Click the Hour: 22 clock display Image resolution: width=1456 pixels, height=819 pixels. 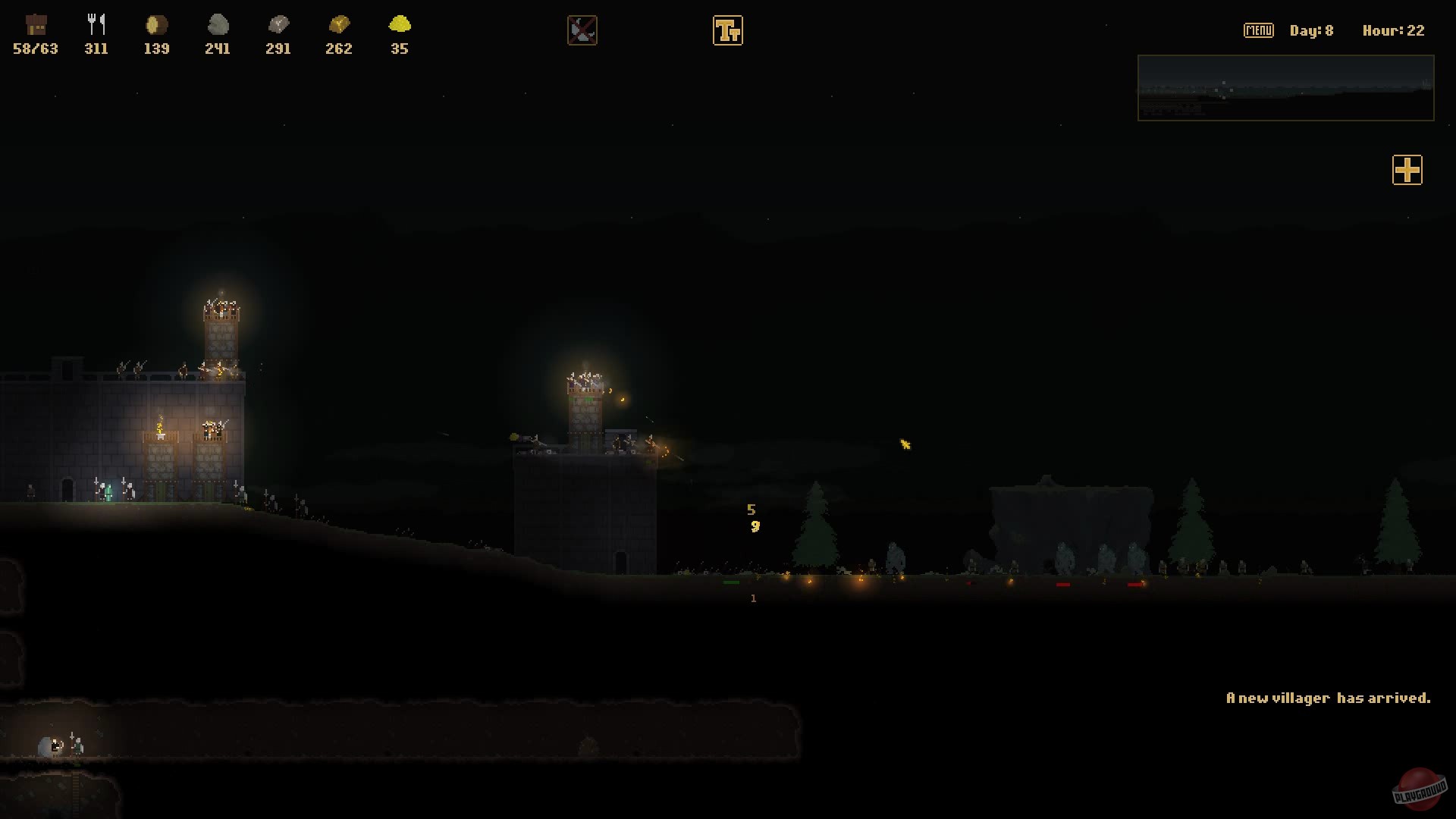tap(1392, 30)
